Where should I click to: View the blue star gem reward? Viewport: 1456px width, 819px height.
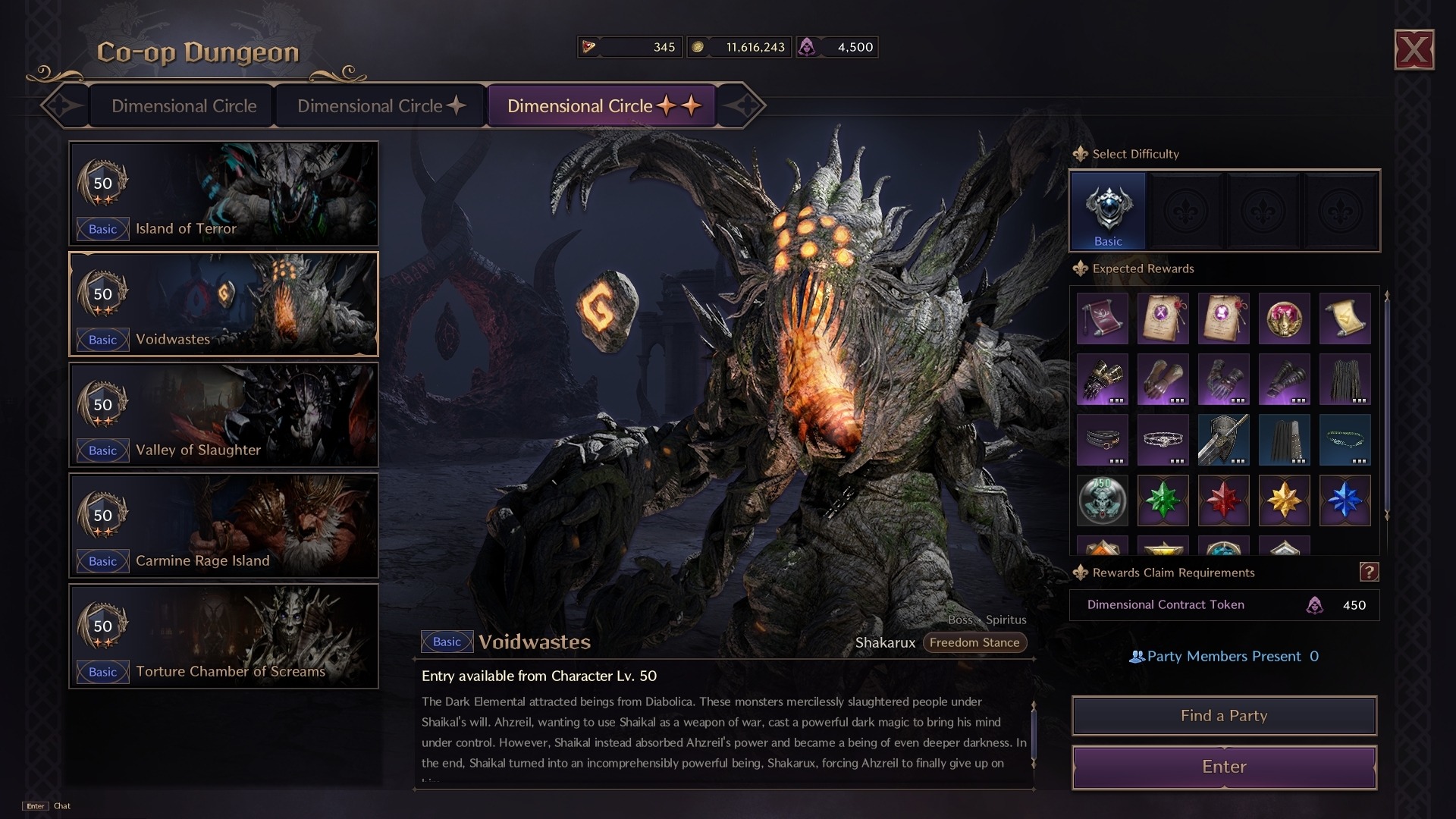[1345, 500]
